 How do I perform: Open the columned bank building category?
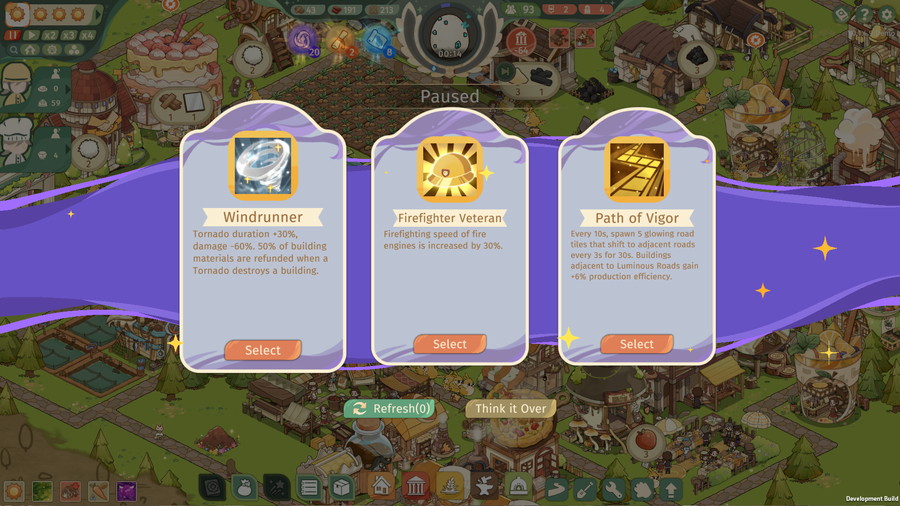coord(415,488)
